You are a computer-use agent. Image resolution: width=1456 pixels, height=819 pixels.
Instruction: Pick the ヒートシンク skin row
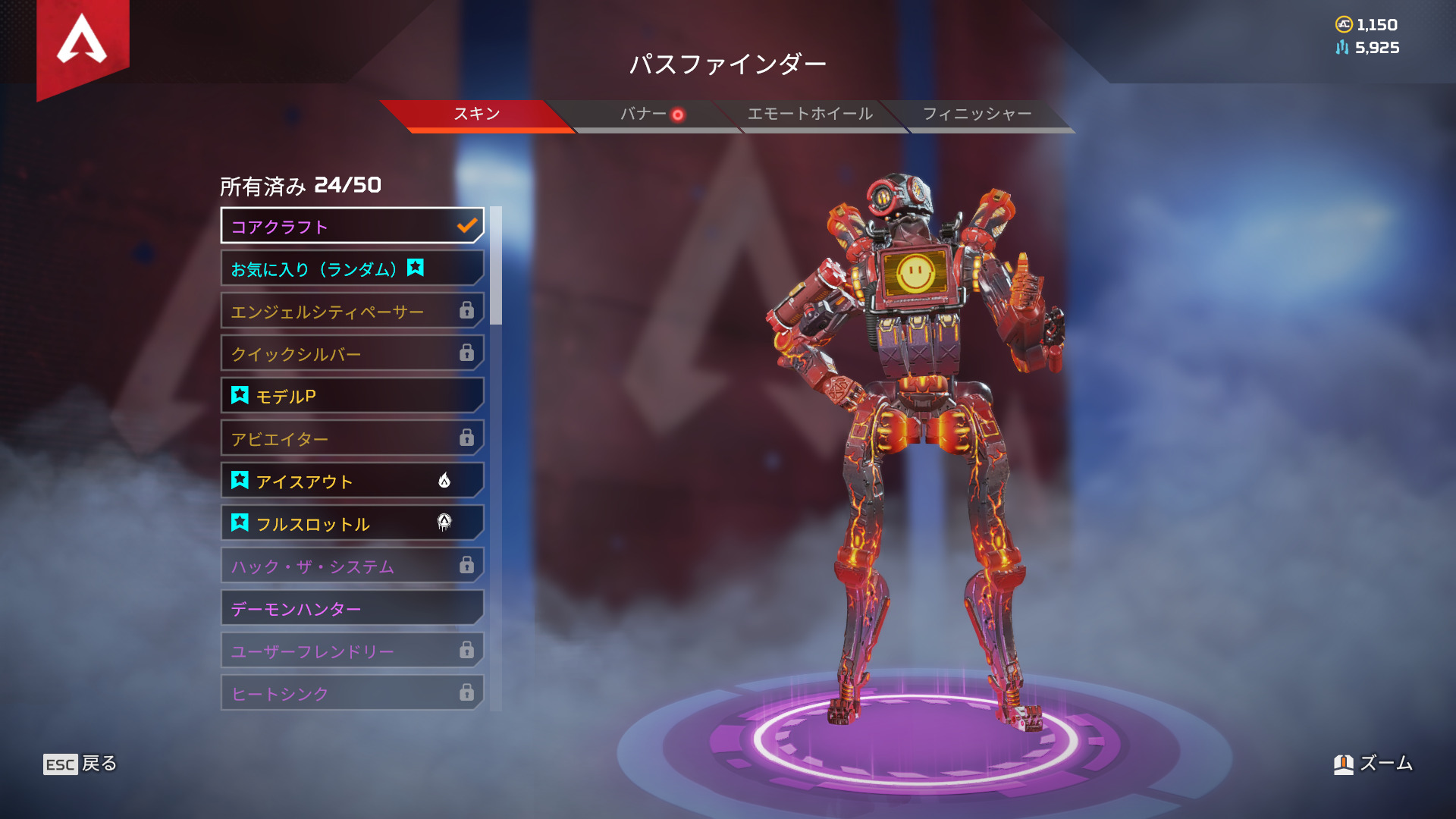click(x=352, y=693)
